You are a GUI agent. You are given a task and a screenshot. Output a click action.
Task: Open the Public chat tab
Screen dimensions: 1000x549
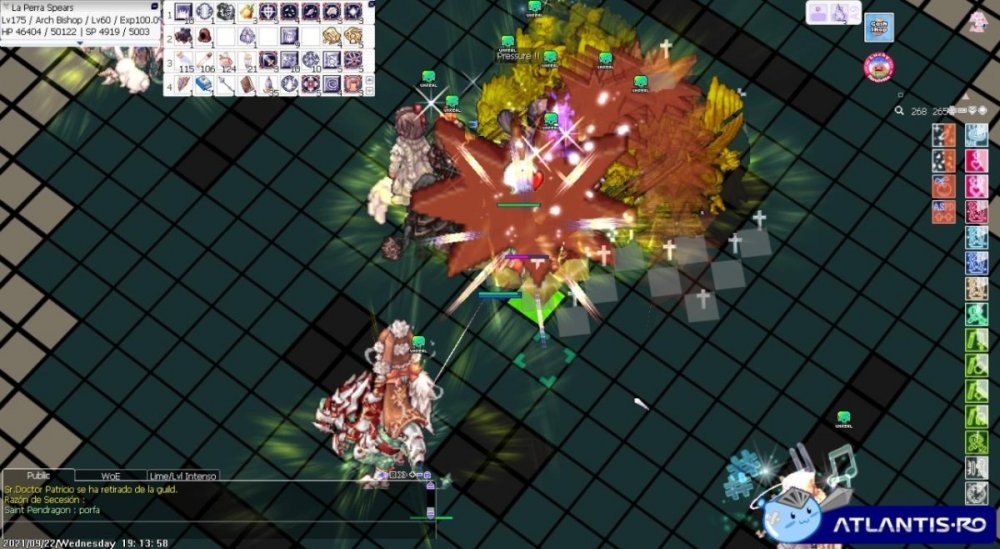coord(39,476)
